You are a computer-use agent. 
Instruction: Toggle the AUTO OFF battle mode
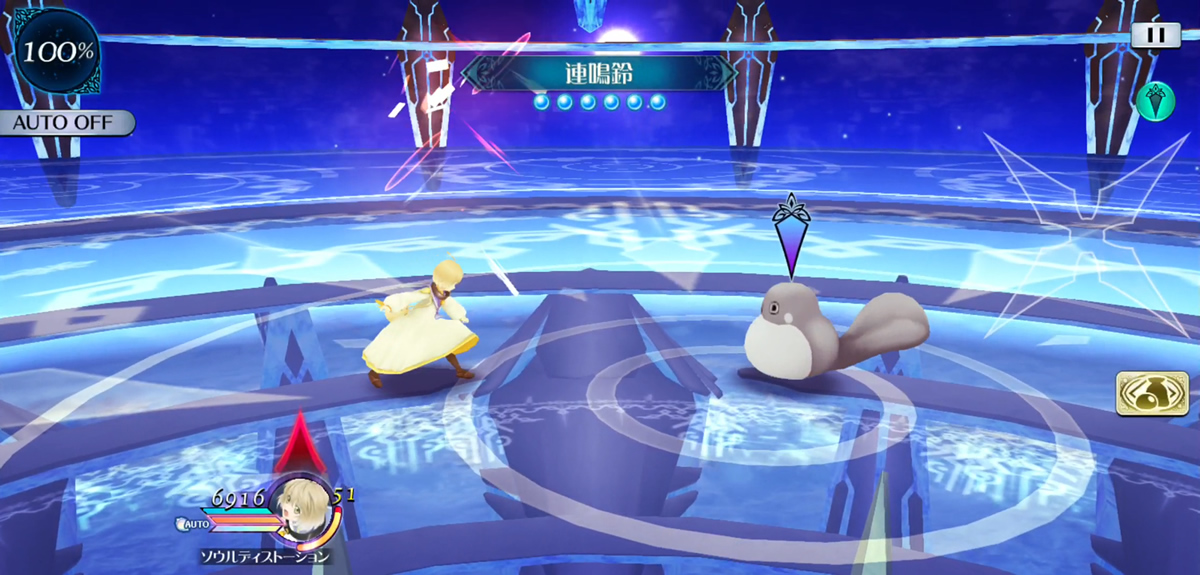coord(66,123)
